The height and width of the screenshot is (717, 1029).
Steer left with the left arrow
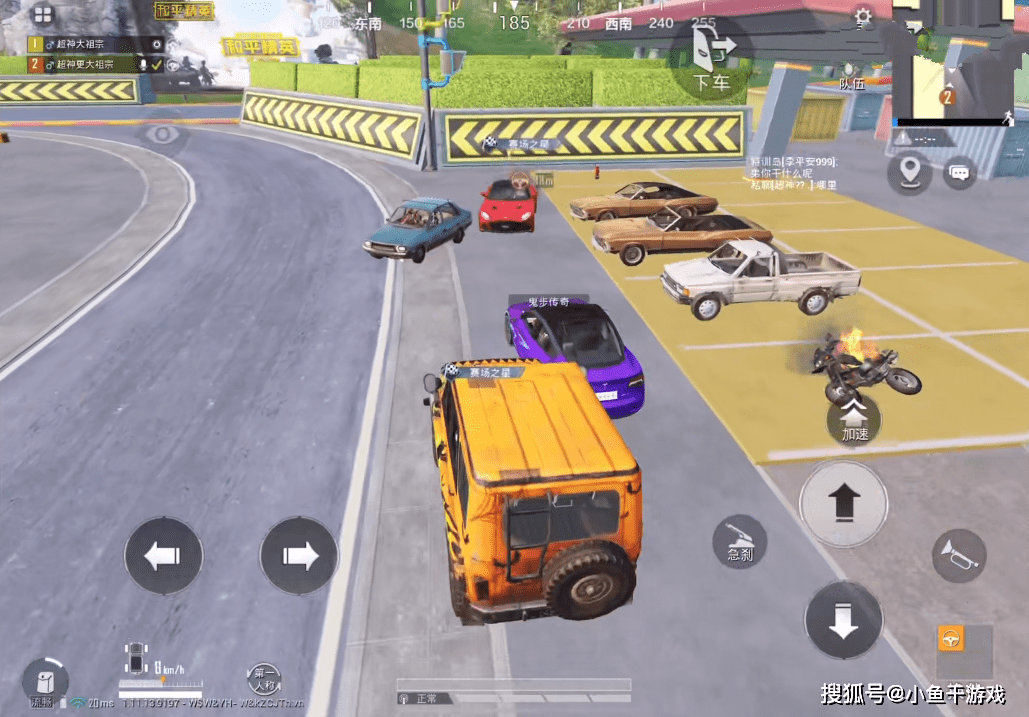[163, 556]
